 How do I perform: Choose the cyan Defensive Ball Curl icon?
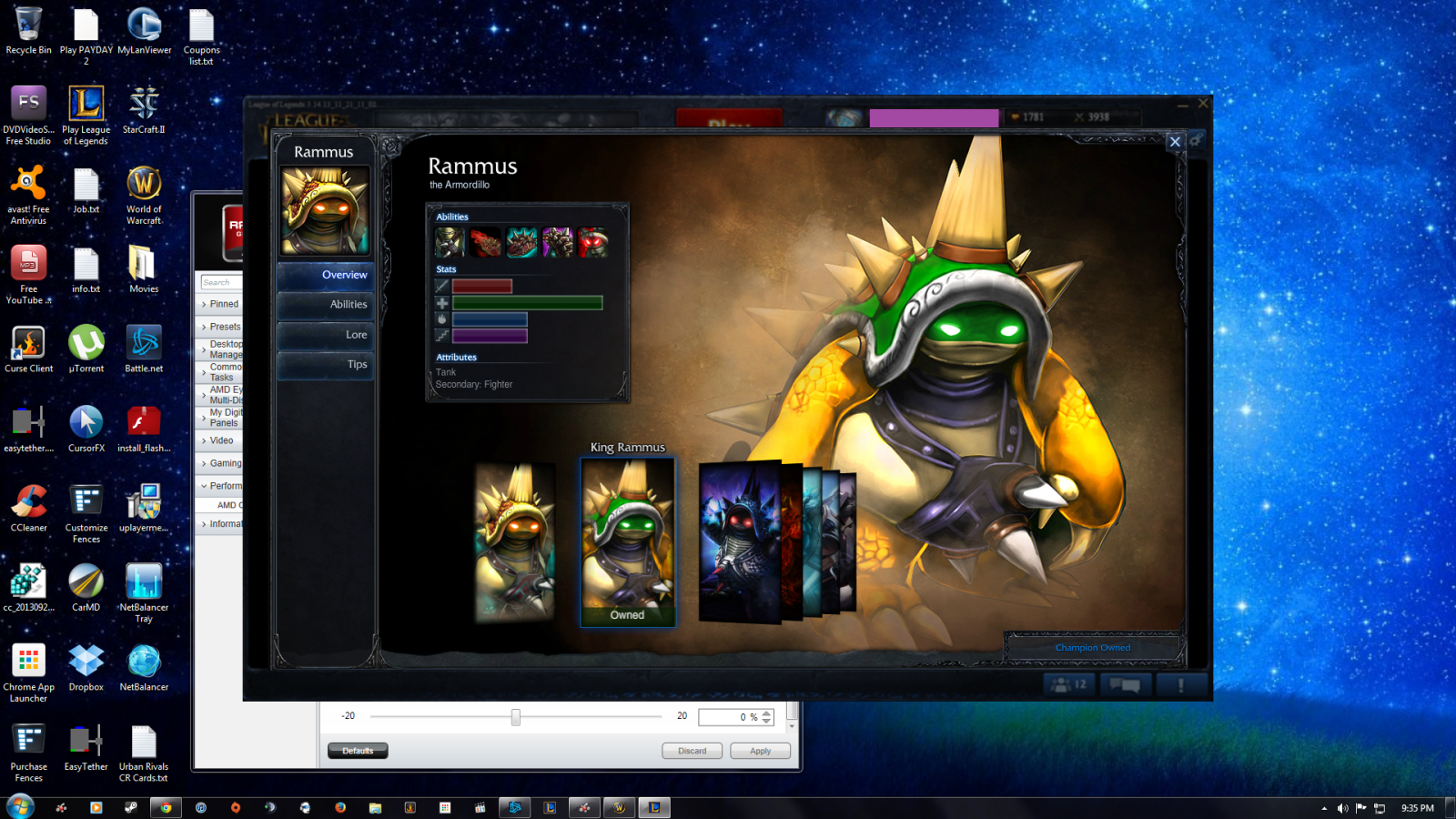(521, 242)
